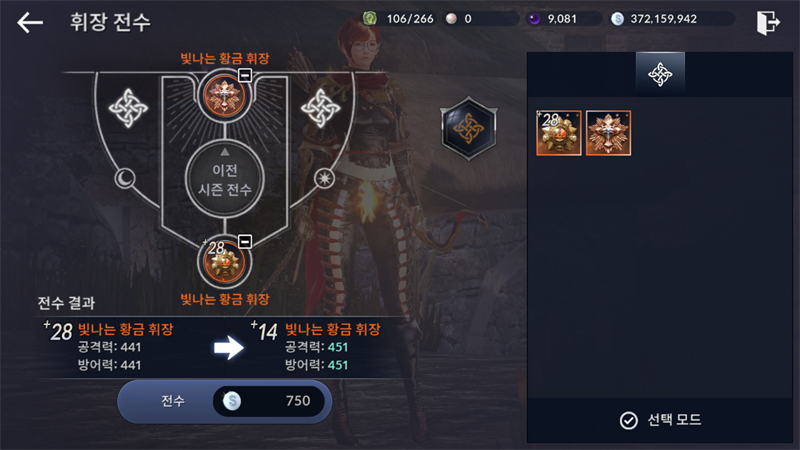Image resolution: width=800 pixels, height=450 pixels.
Task: Click the crescent moon node
Action: tap(127, 178)
